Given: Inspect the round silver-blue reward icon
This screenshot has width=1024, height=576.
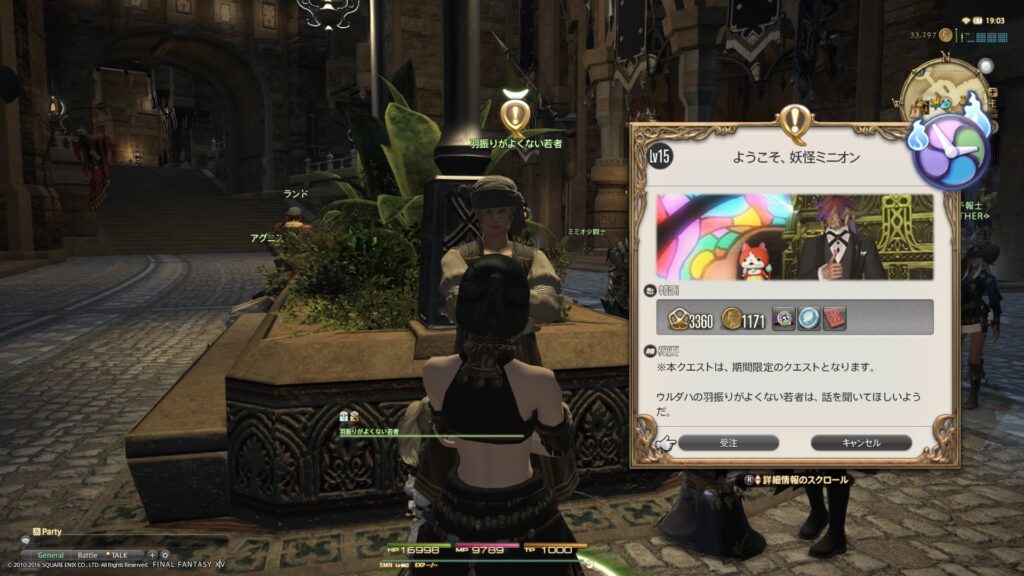Looking at the screenshot, I should (x=809, y=318).
